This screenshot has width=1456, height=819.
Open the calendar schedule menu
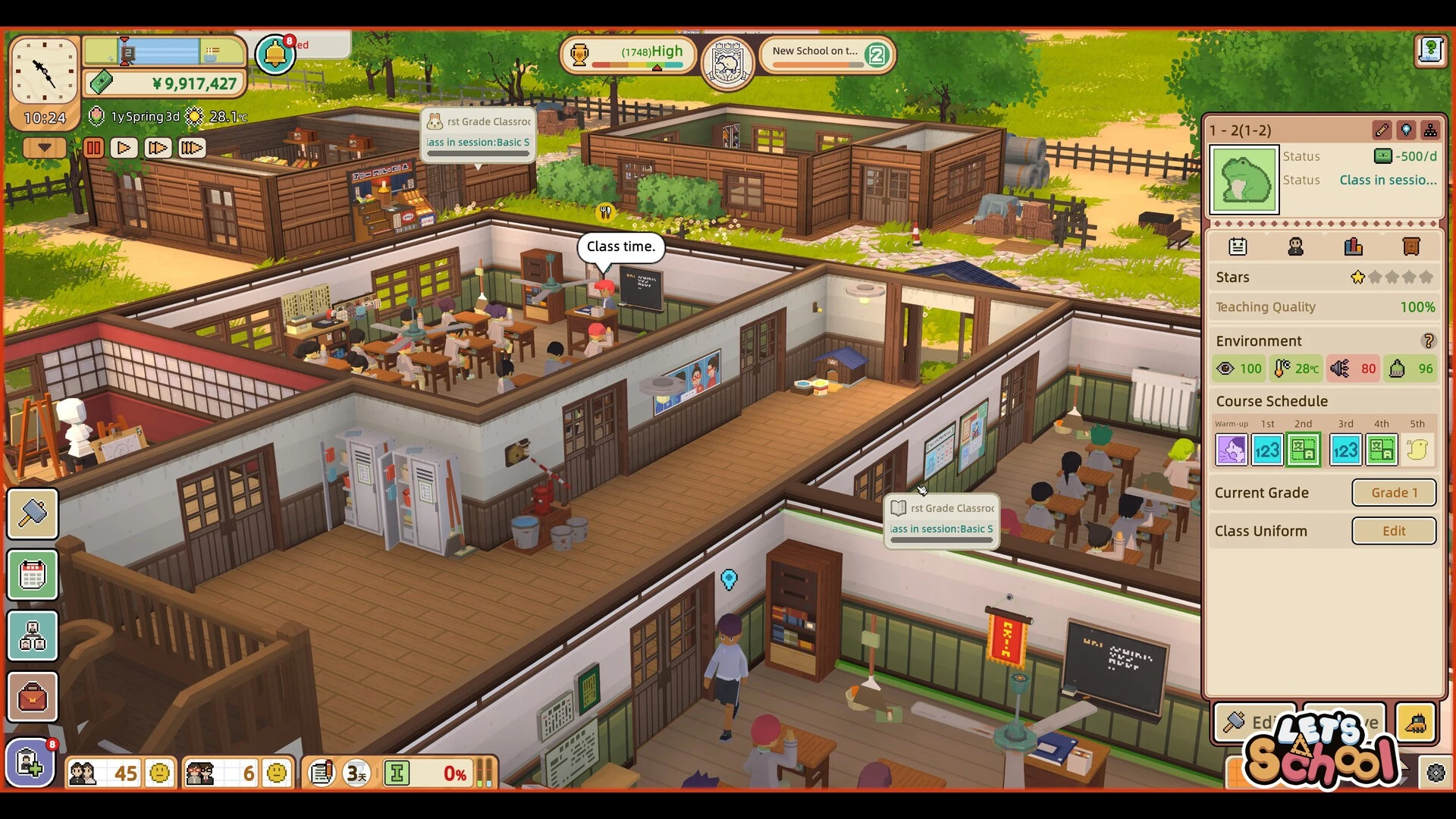[33, 576]
